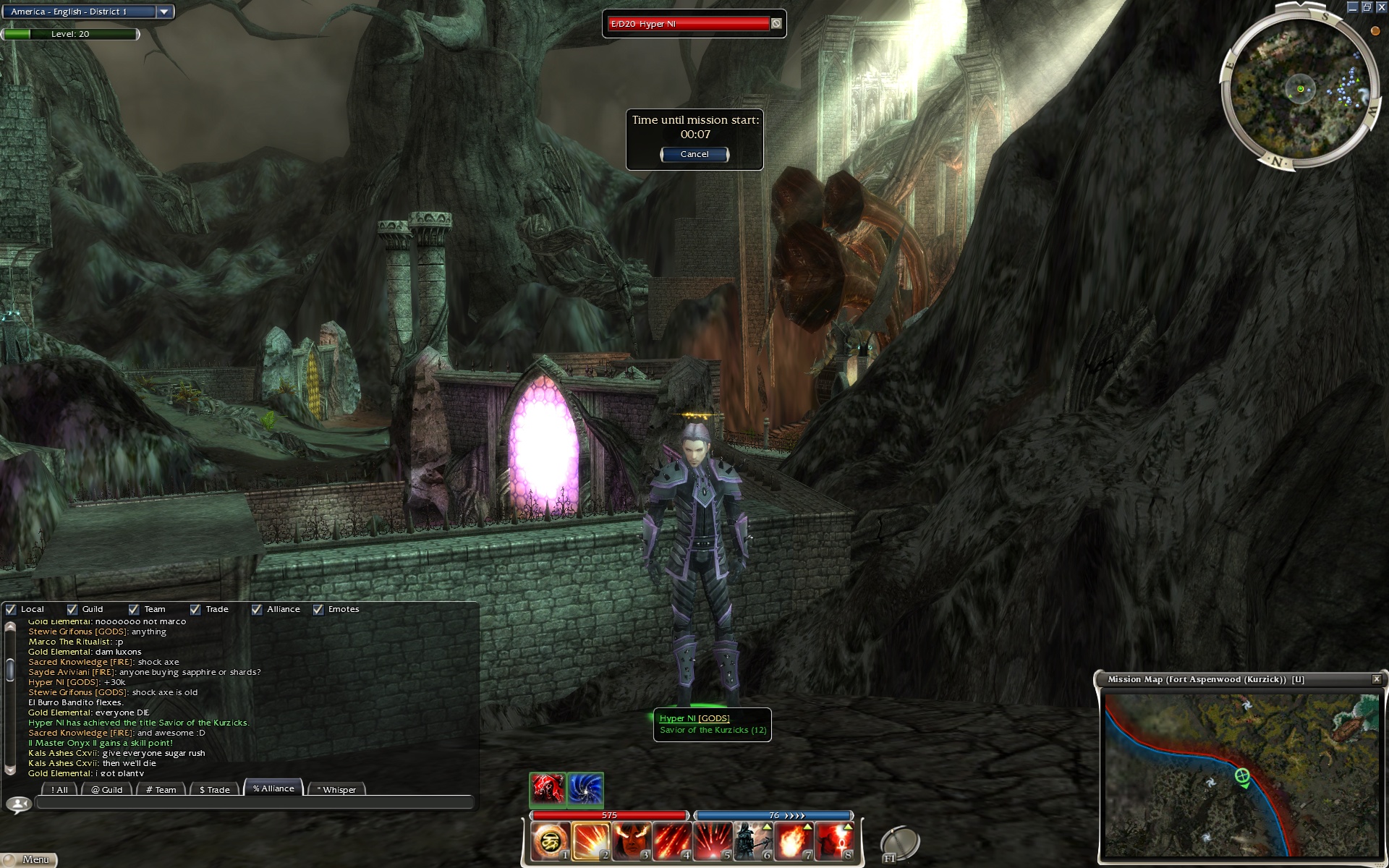
Task: Close the Mission Map window
Action: tap(1376, 679)
